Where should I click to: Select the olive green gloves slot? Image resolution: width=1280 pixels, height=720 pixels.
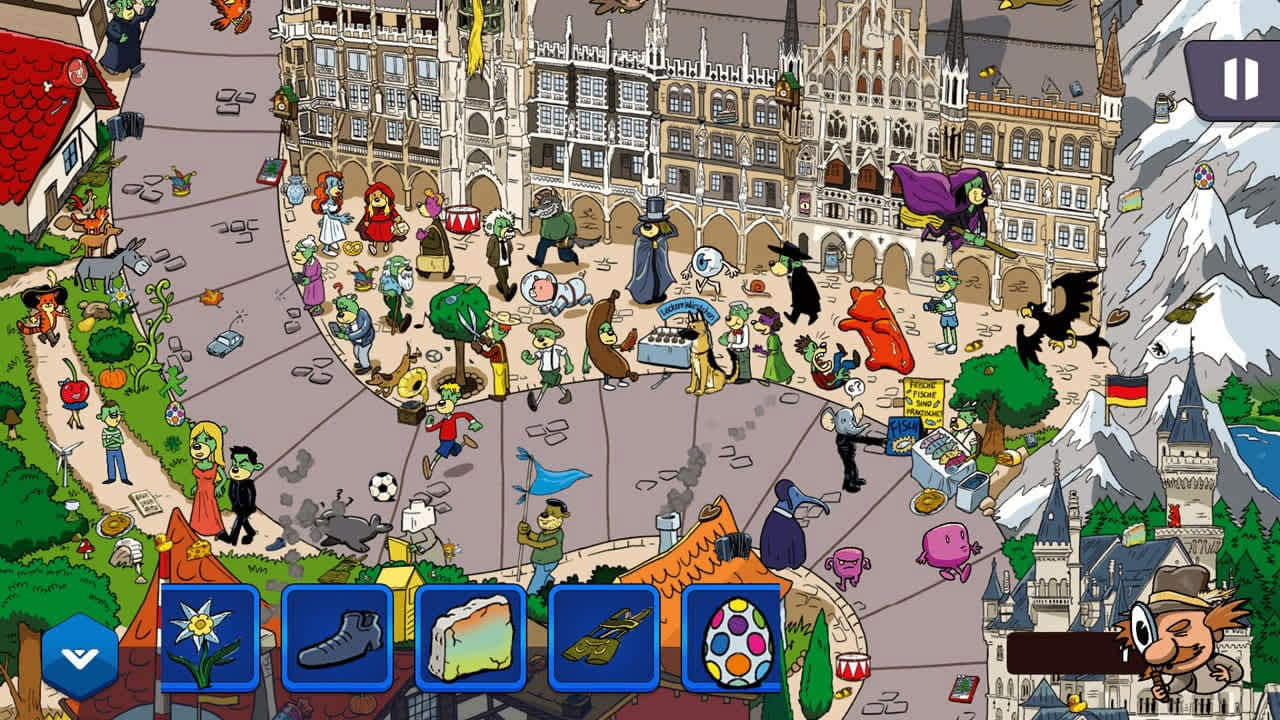pos(604,638)
